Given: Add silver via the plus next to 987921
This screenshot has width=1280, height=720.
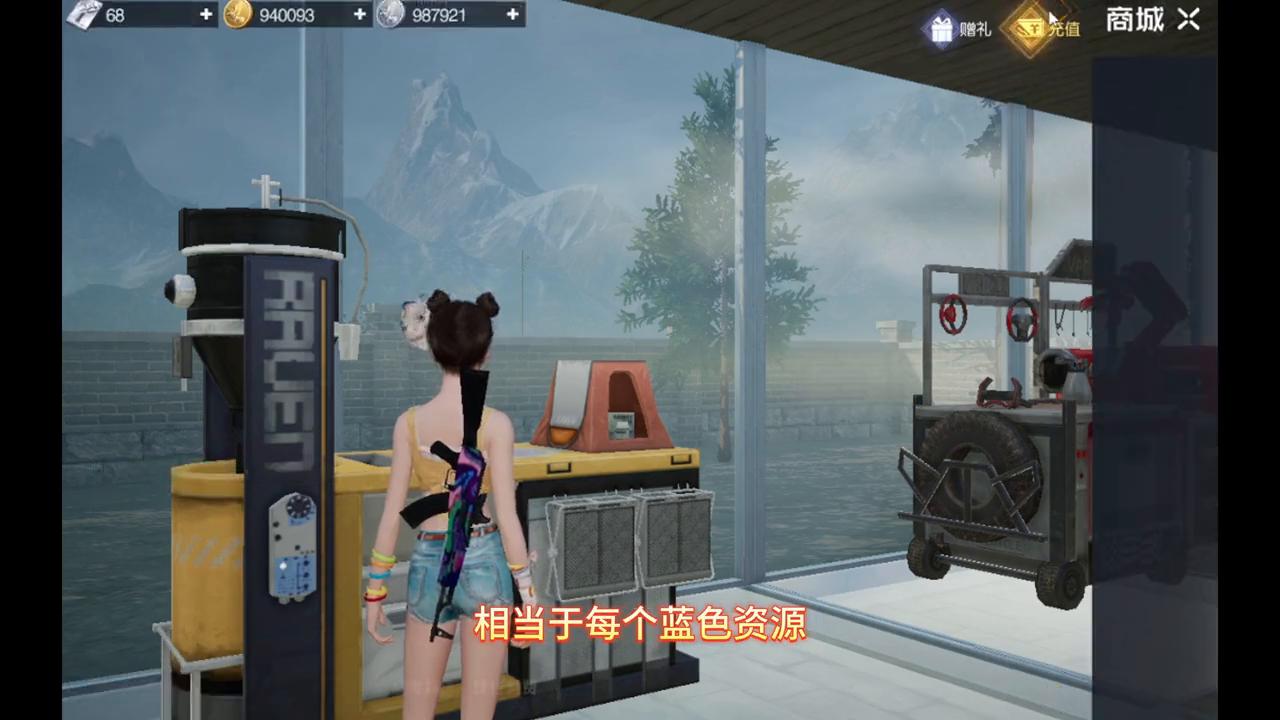Looking at the screenshot, I should (511, 15).
